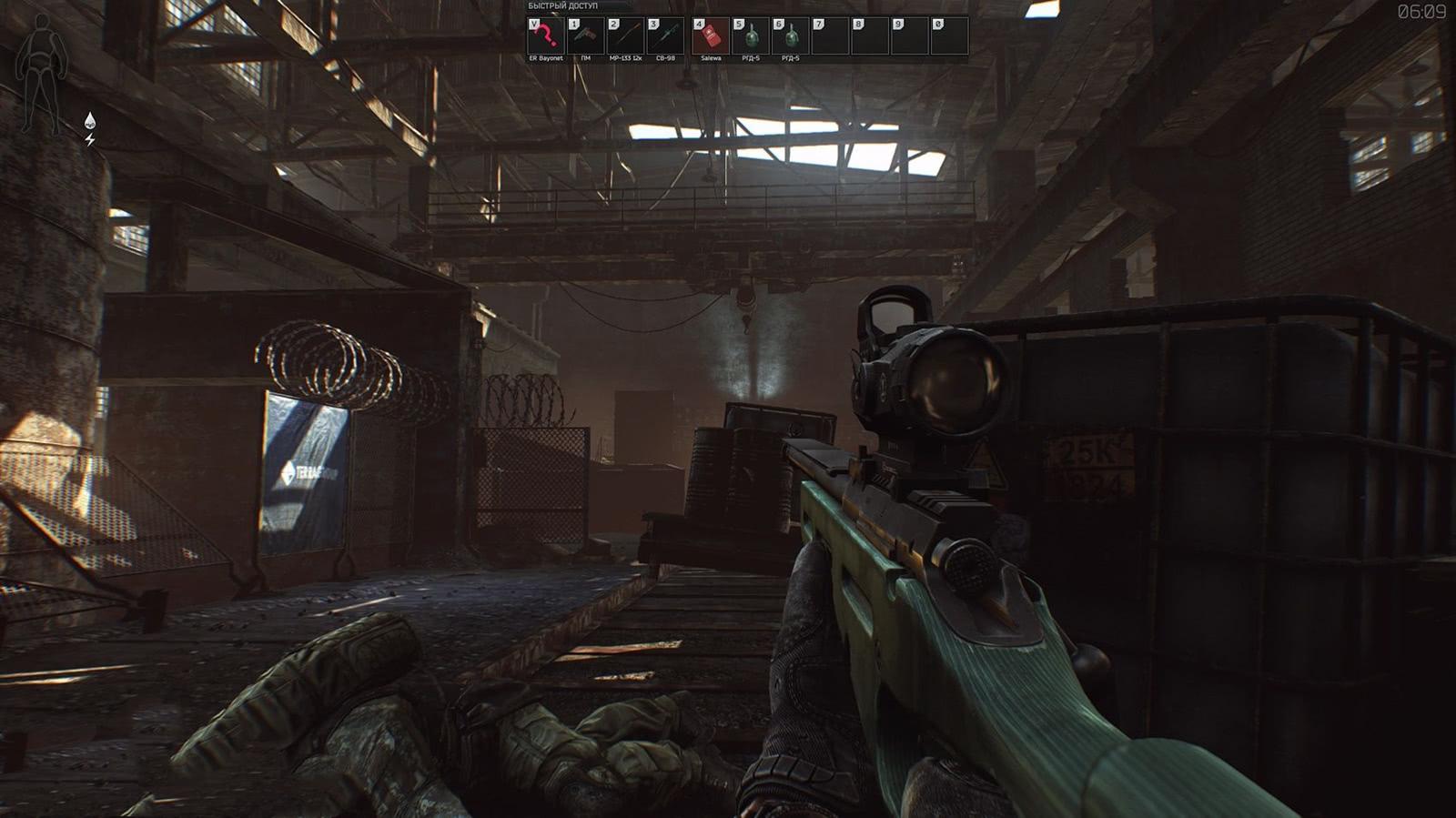This screenshot has height=818, width=1456.
Task: Equip the ПМ pistol from quick access
Action: coord(585,36)
